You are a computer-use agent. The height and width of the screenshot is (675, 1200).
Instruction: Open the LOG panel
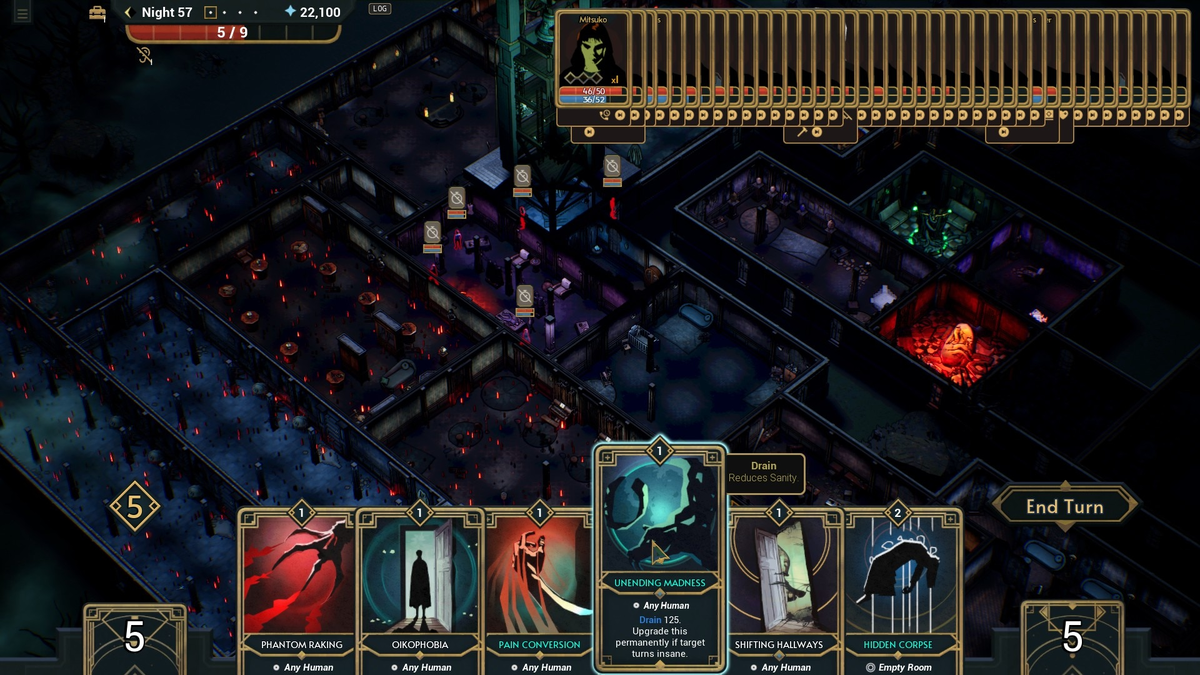point(379,9)
